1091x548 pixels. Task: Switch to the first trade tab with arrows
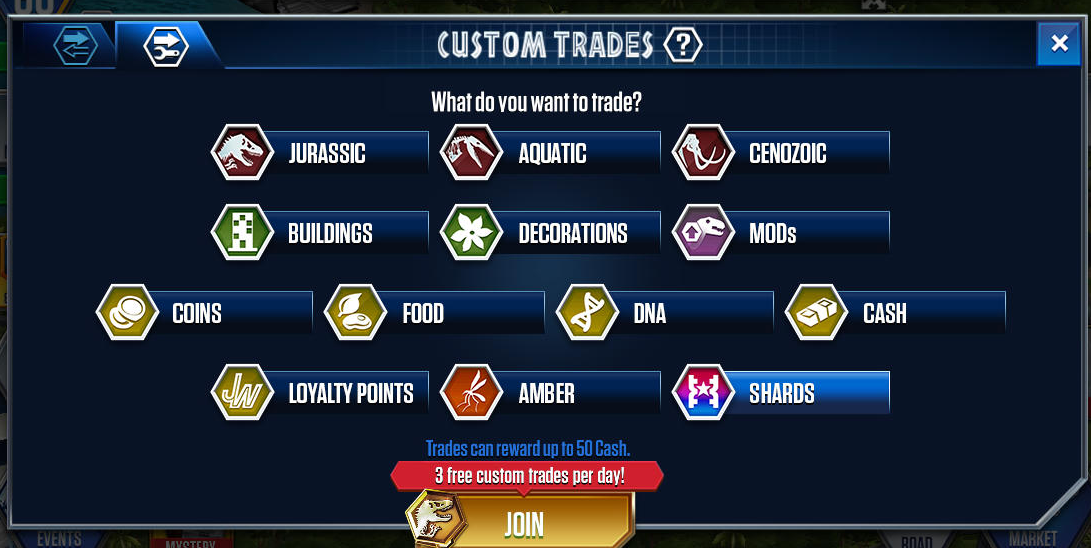pos(75,45)
